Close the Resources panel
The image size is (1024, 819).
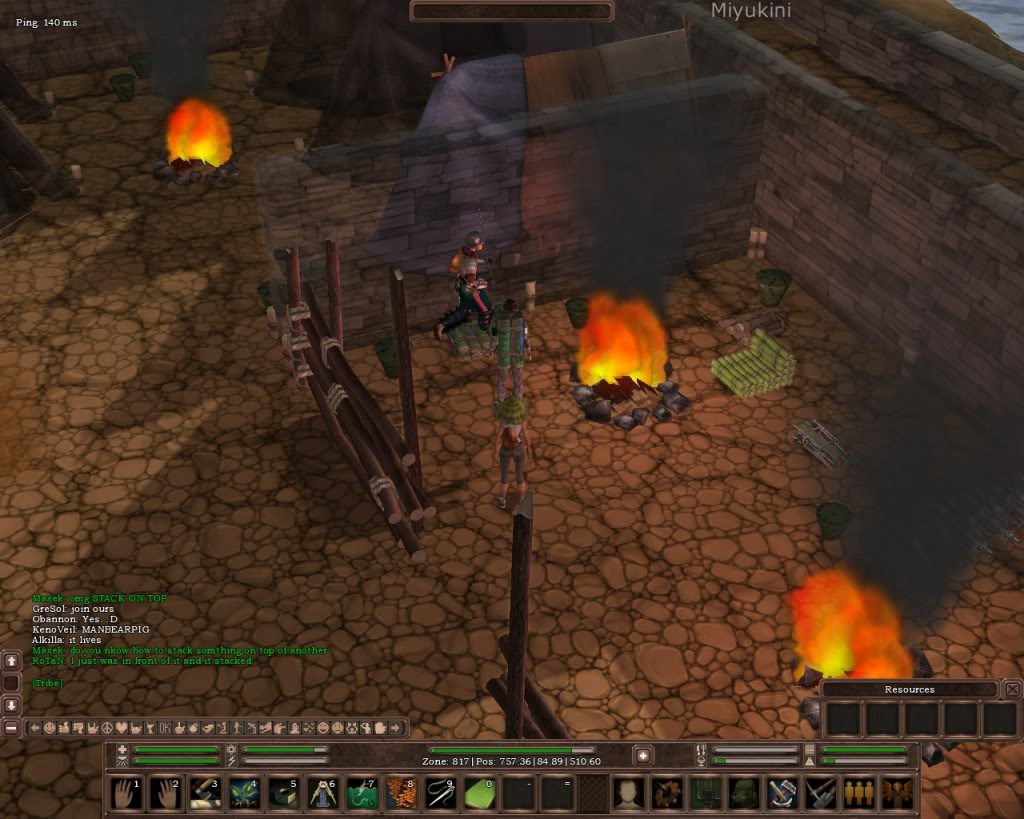pyautogui.click(x=1012, y=689)
